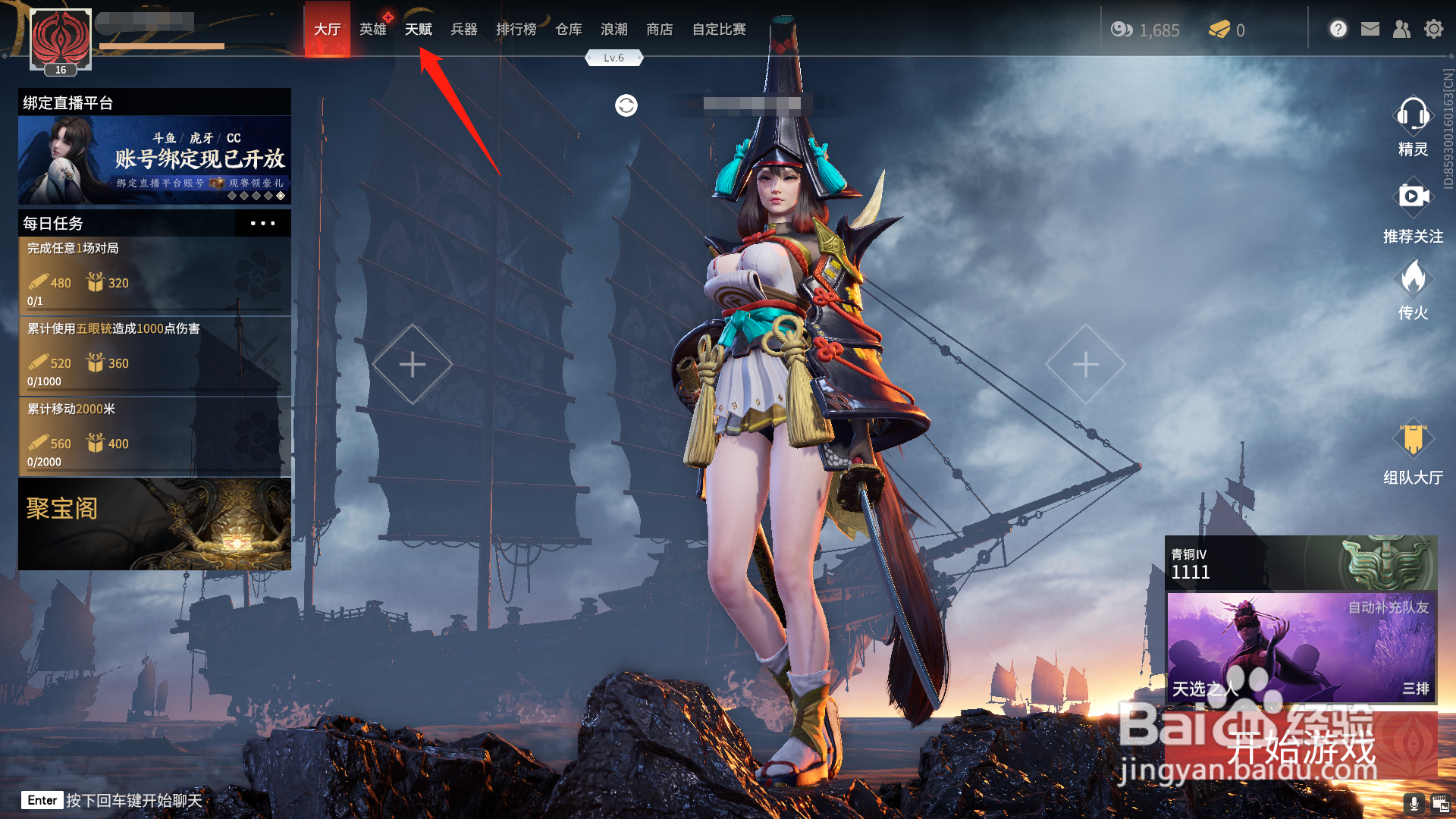Viewport: 1456px width, 819px height.
Task: View the 排行榜 leaderboard tab
Action: [x=516, y=30]
